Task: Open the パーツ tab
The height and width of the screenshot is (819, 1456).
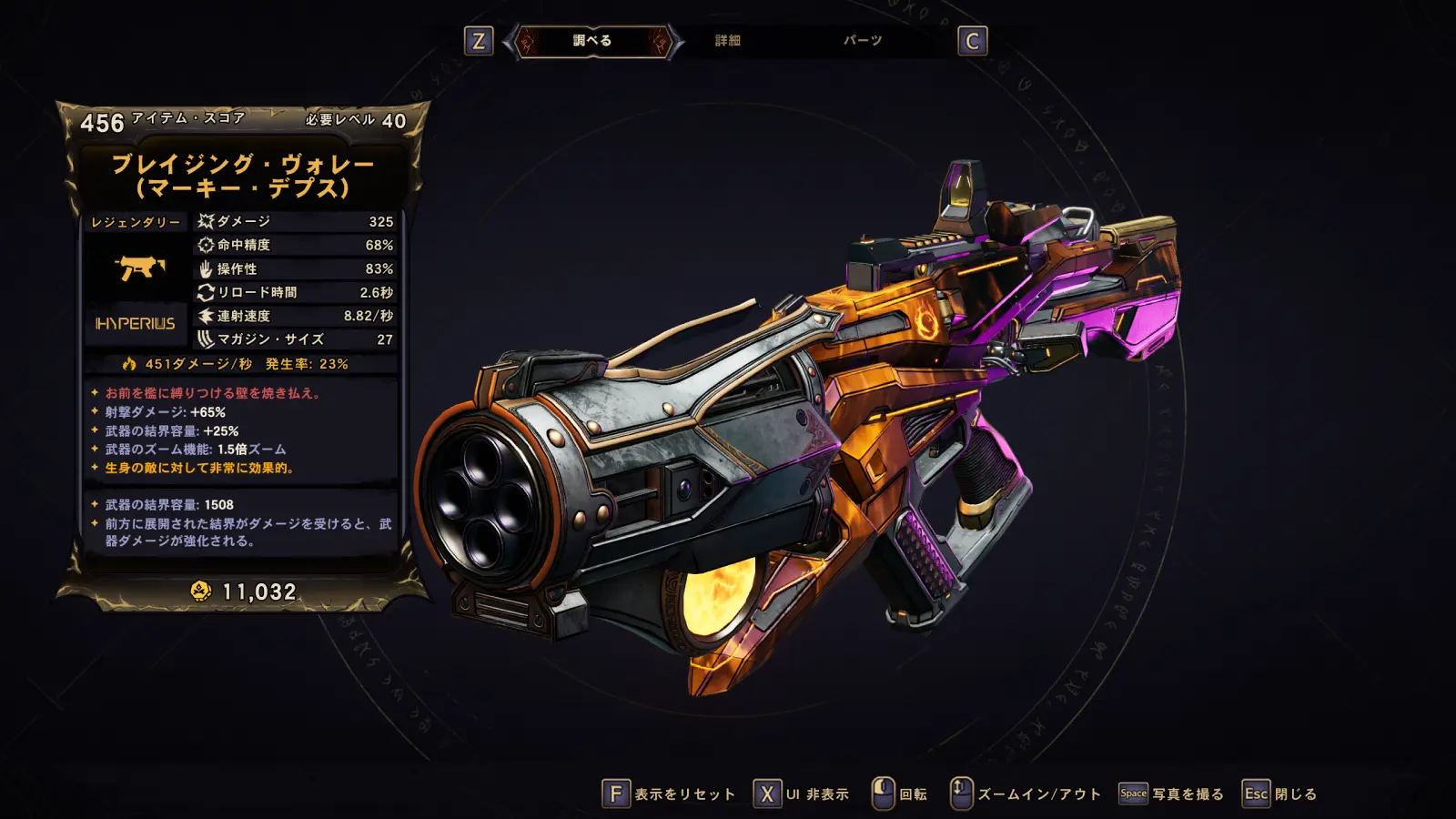Action: pyautogui.click(x=862, y=41)
